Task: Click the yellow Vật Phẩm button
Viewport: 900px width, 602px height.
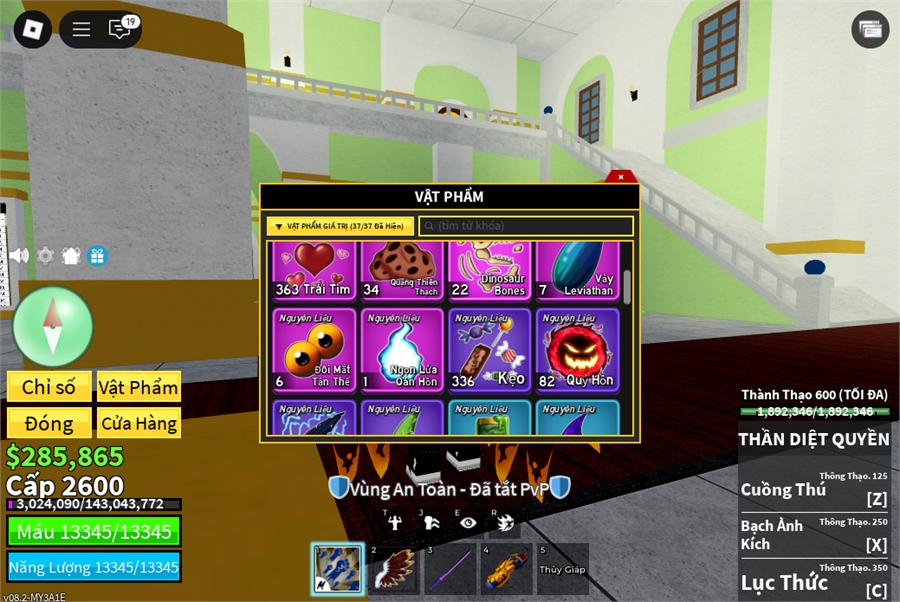Action: (x=138, y=387)
